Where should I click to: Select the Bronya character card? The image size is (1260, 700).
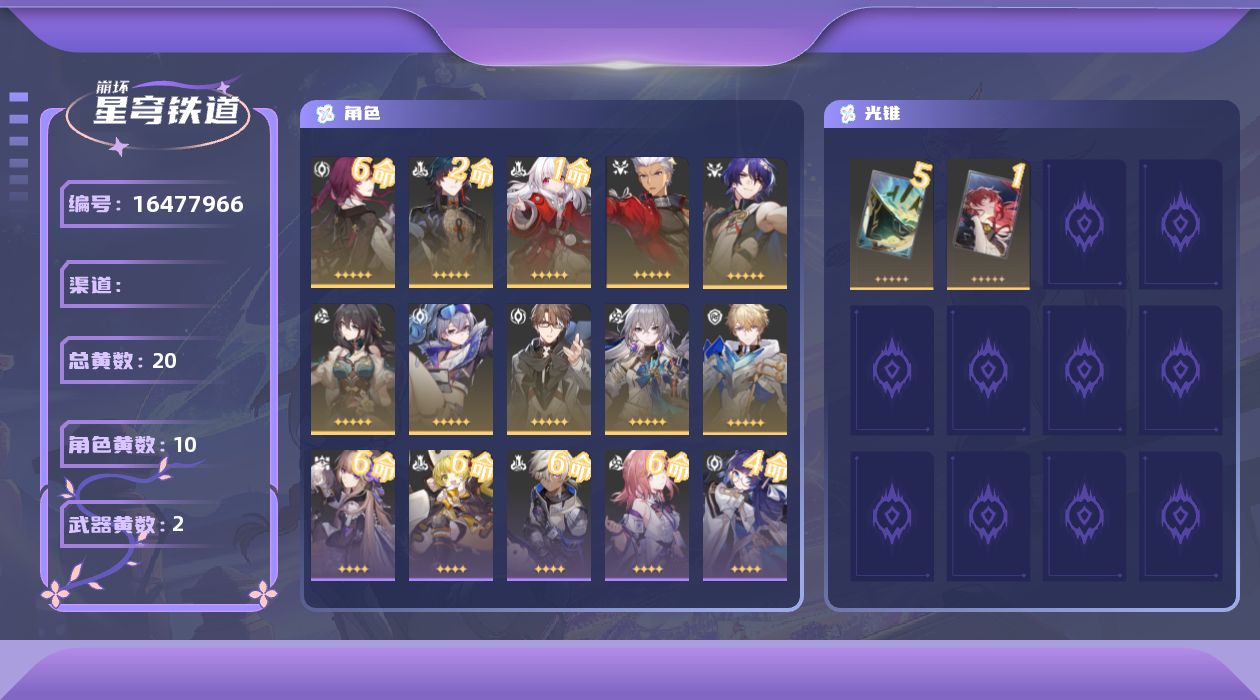pyautogui.click(x=647, y=370)
